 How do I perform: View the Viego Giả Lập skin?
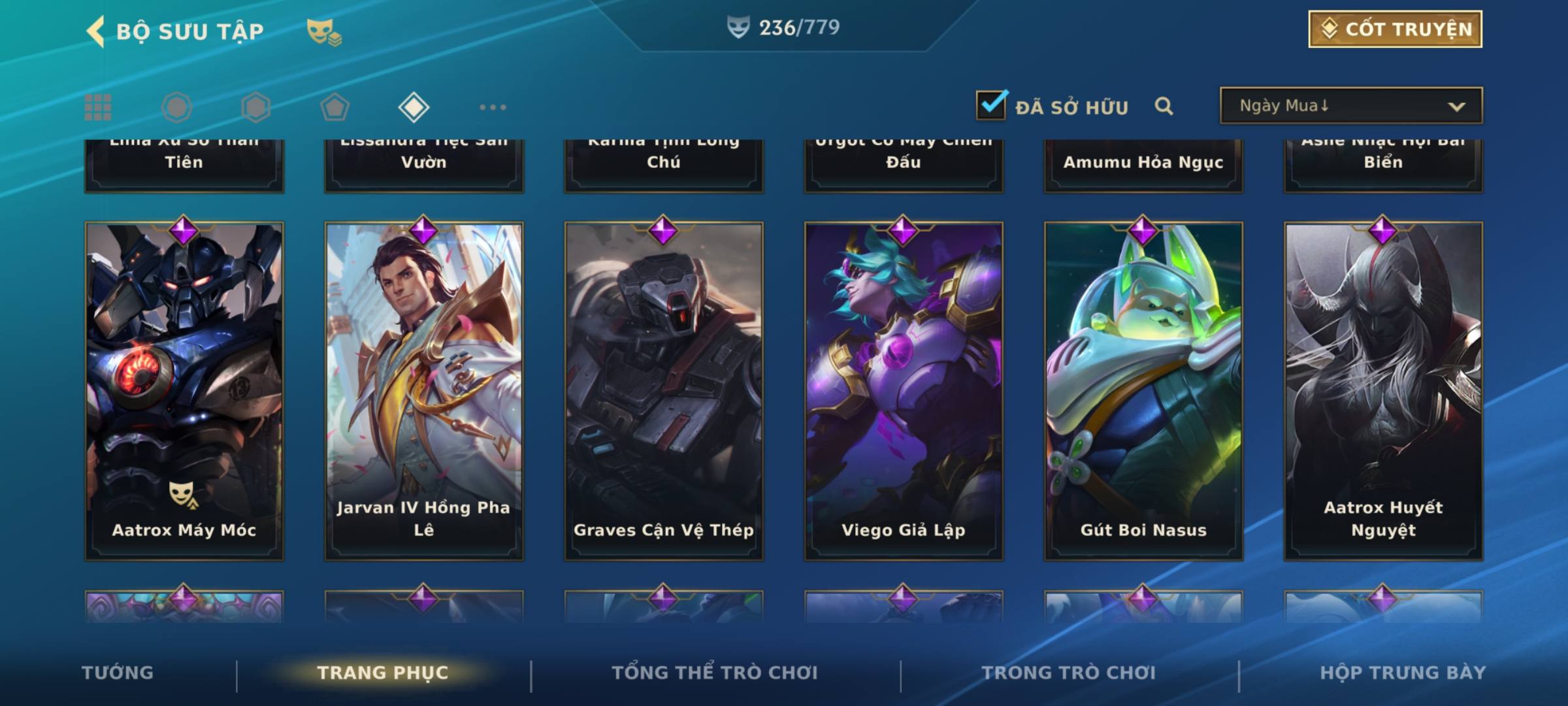[x=904, y=391]
